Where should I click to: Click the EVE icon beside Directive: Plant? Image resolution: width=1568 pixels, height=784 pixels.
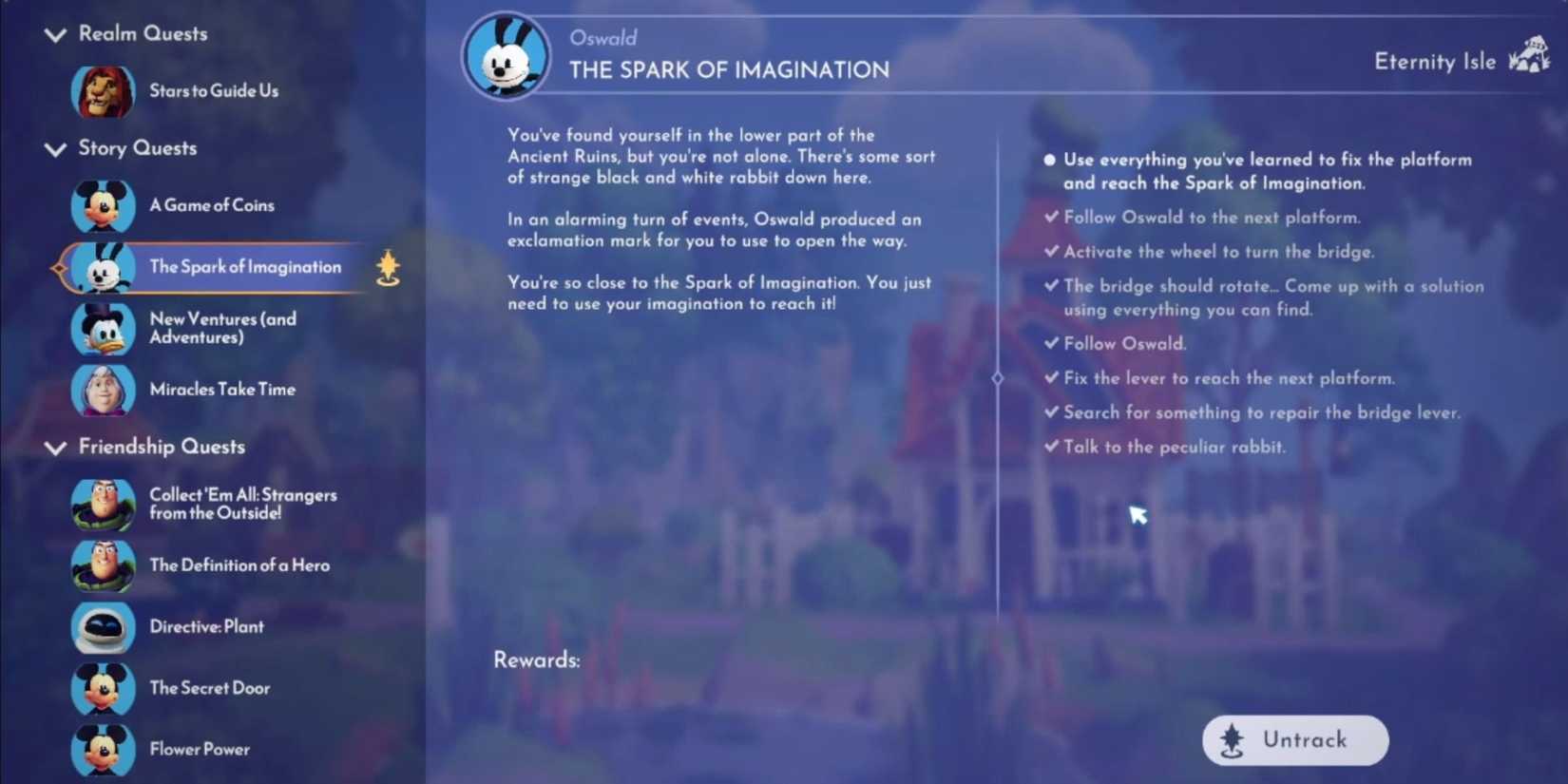103,627
